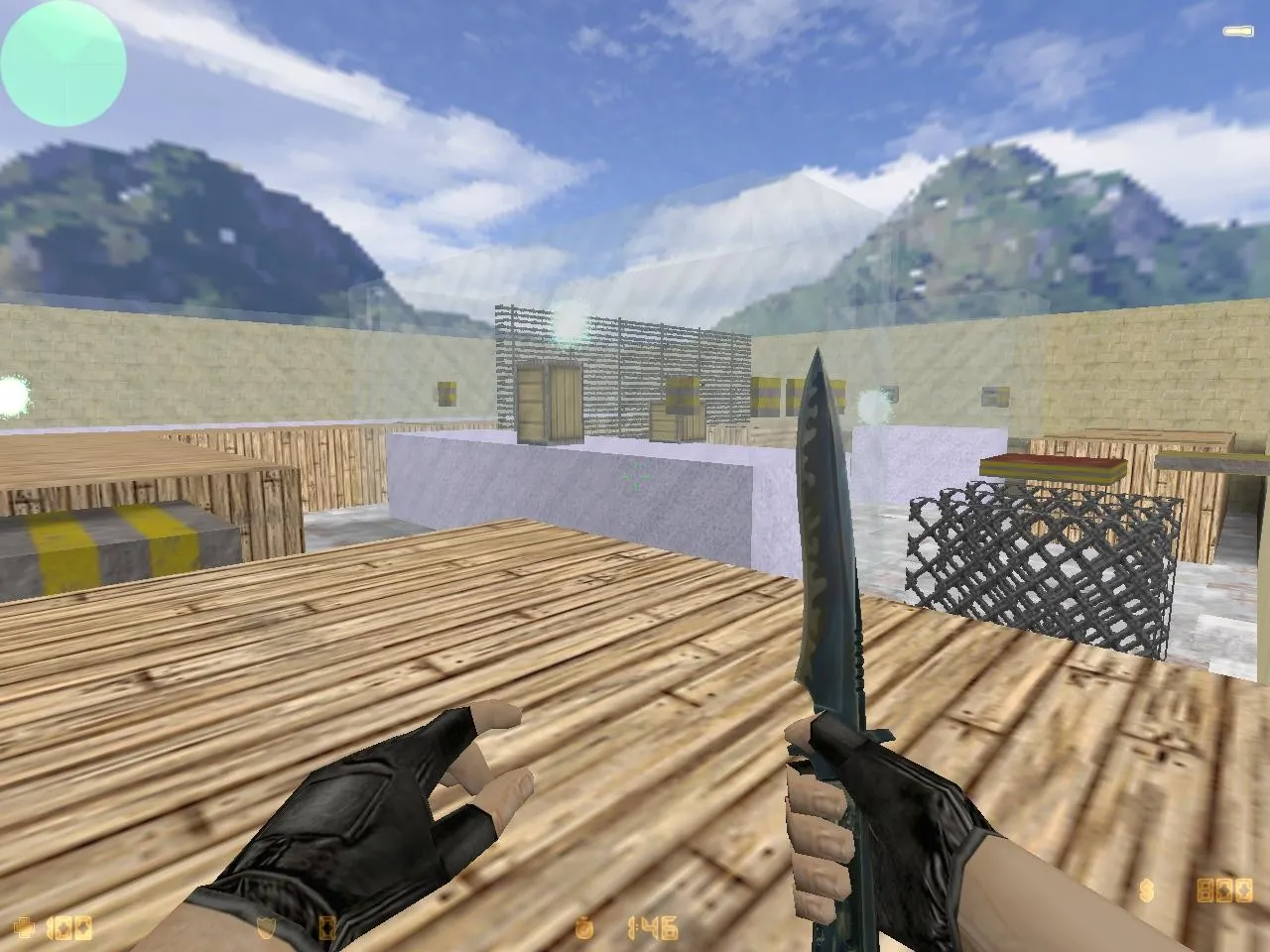Click the dollar sign money icon
Viewport: 1270px width, 952px height.
coord(1147,890)
